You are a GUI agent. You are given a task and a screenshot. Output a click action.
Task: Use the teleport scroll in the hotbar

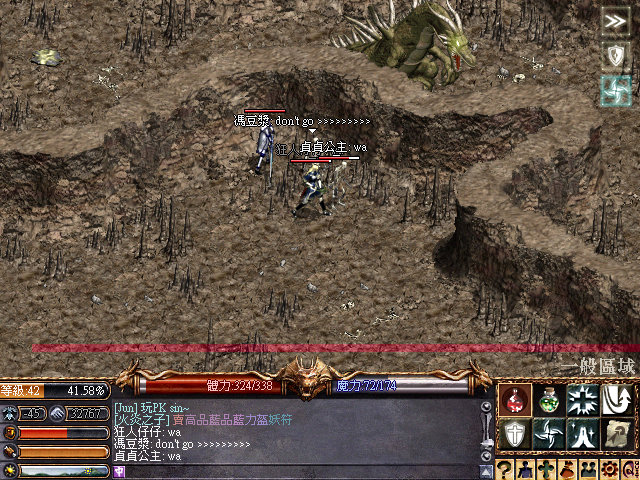pyautogui.click(x=617, y=434)
